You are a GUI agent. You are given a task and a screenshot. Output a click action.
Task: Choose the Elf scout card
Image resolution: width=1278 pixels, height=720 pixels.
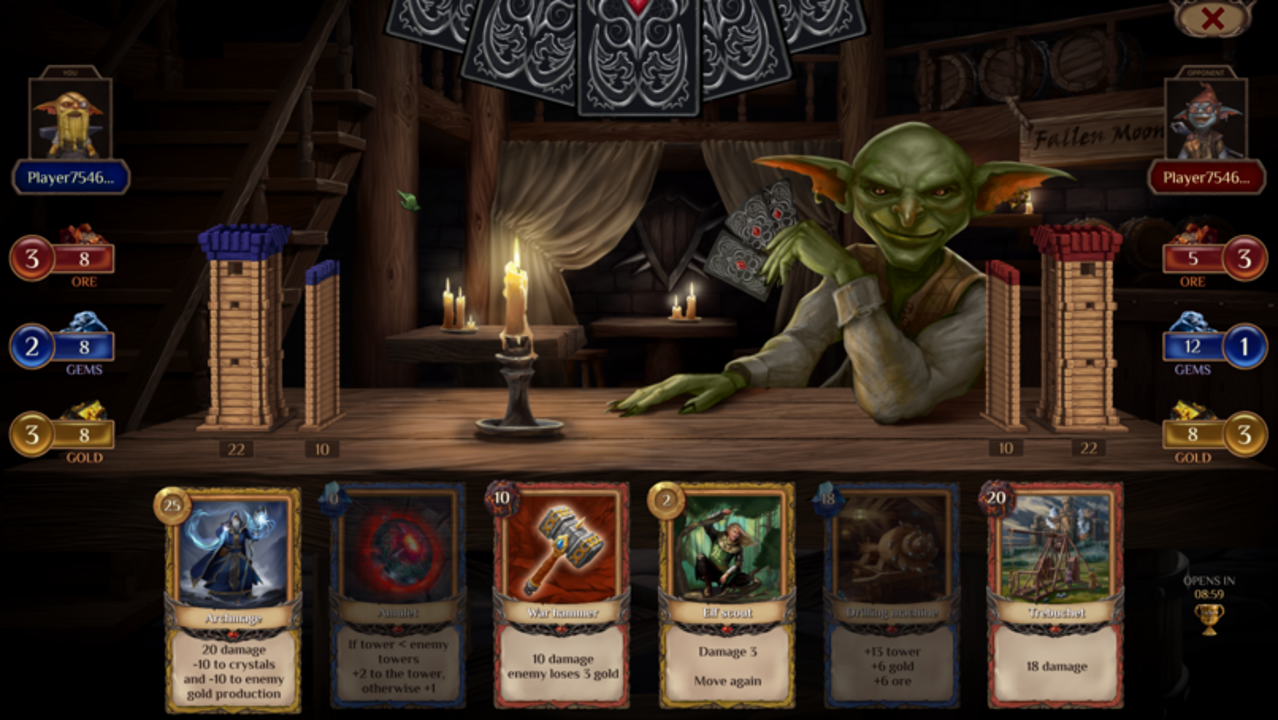pos(727,597)
